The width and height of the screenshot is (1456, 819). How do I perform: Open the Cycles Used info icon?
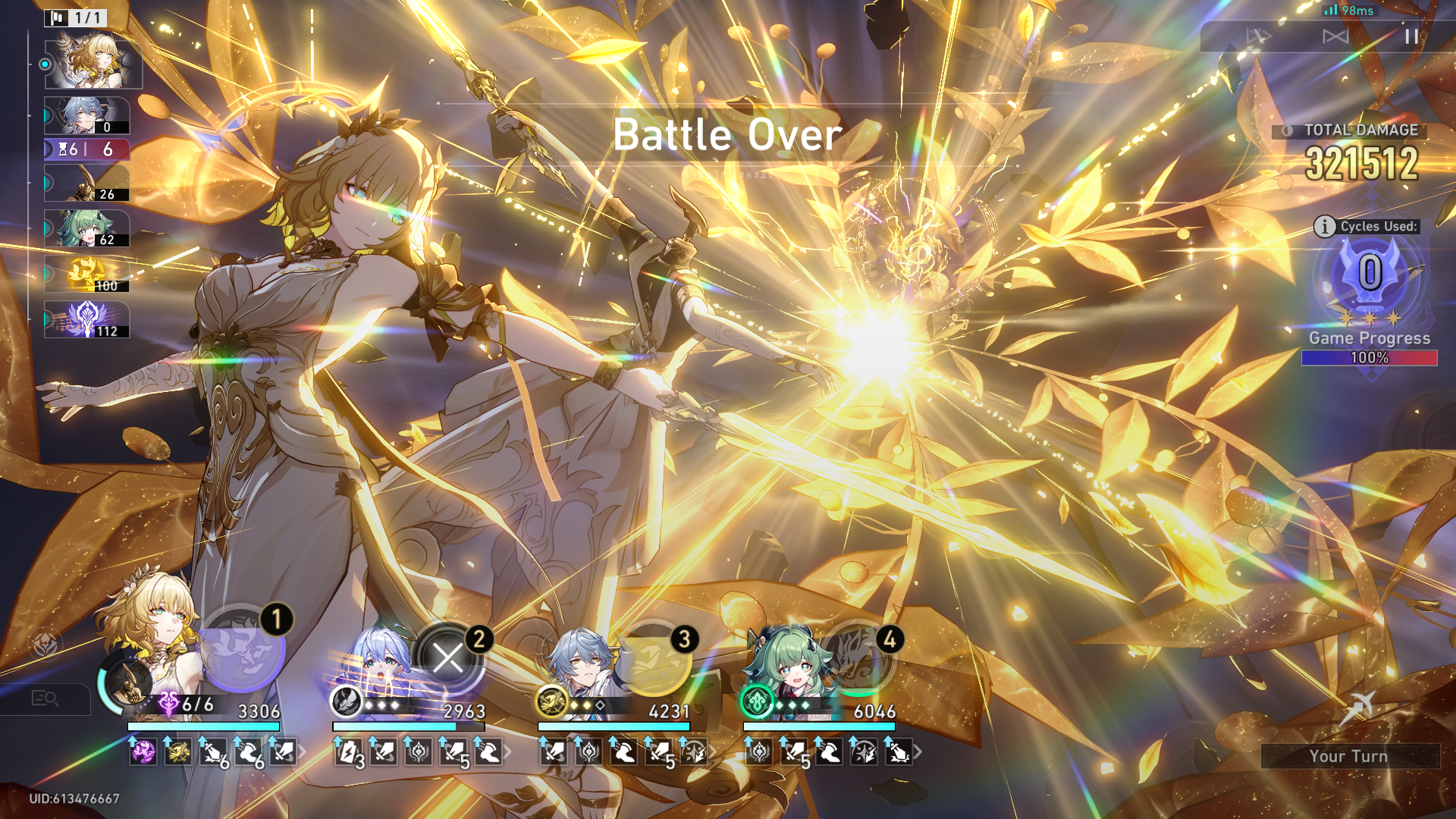click(1324, 227)
